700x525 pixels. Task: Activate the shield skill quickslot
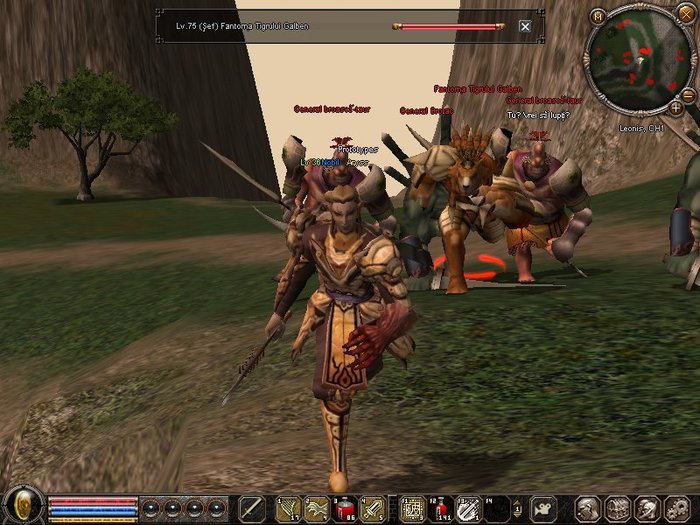[x=468, y=508]
